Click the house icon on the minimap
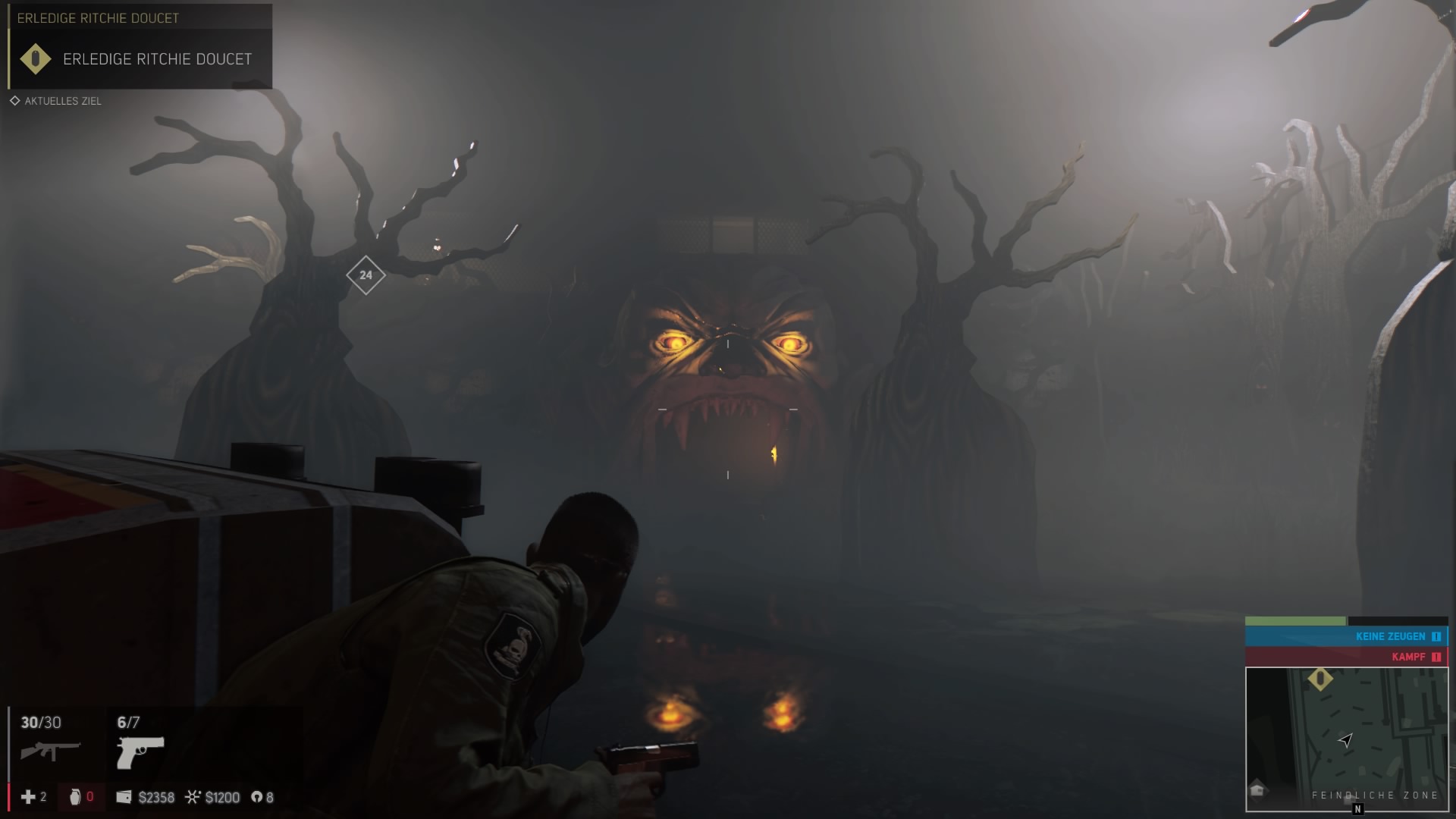 point(1258,790)
